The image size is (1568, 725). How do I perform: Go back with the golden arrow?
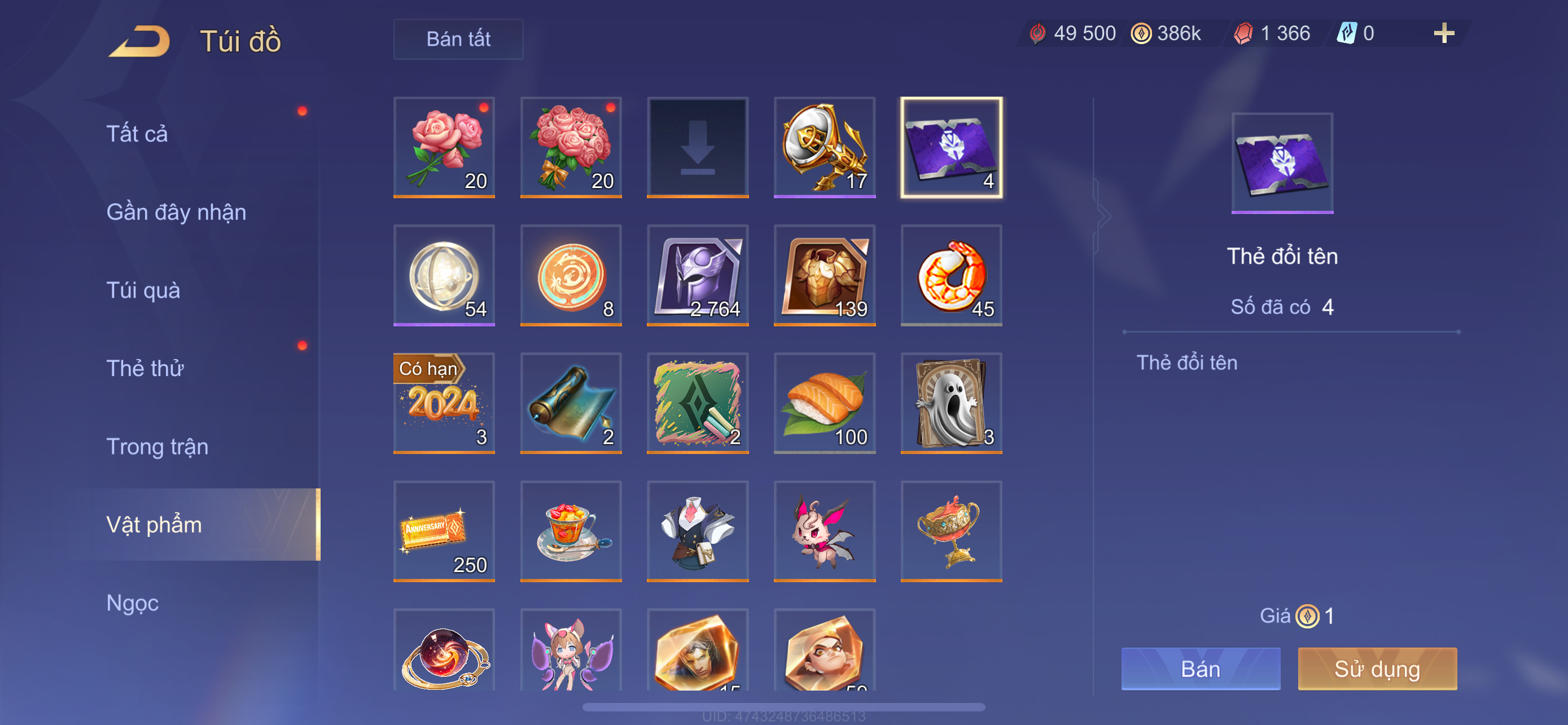pos(139,41)
